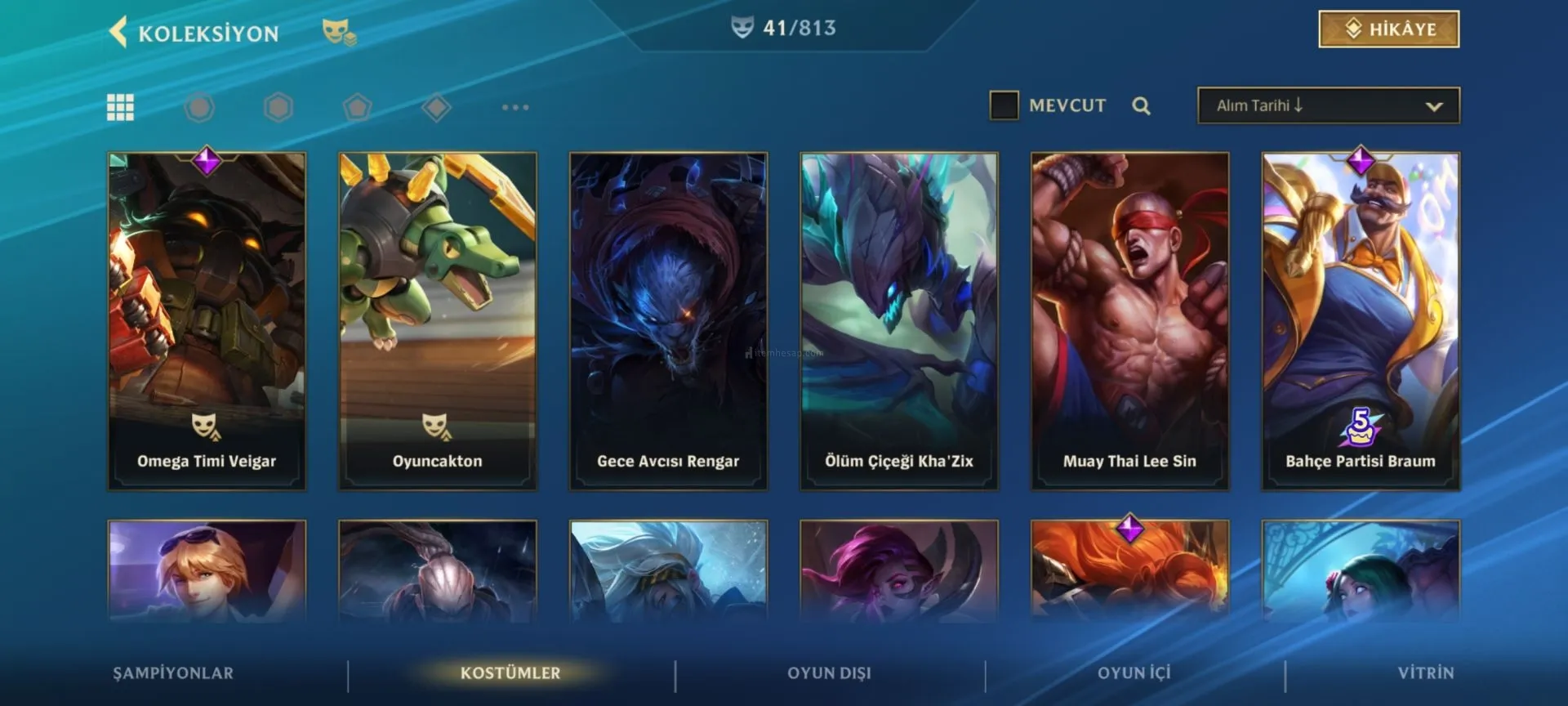Switch to the Vitrin tab

pyautogui.click(x=1425, y=673)
